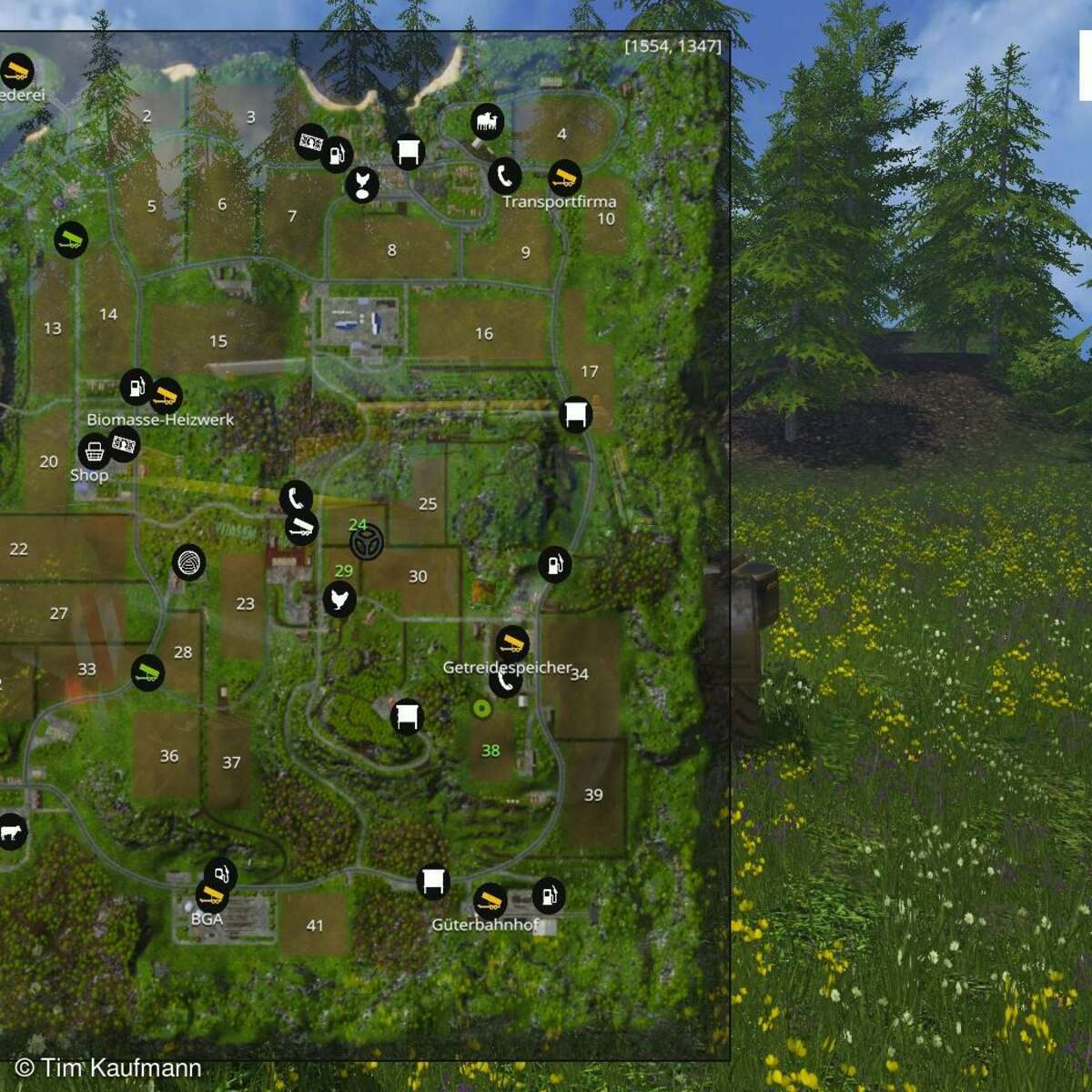The width and height of the screenshot is (1092, 1092).
Task: Click the wool ball map marker
Action: pos(188,563)
